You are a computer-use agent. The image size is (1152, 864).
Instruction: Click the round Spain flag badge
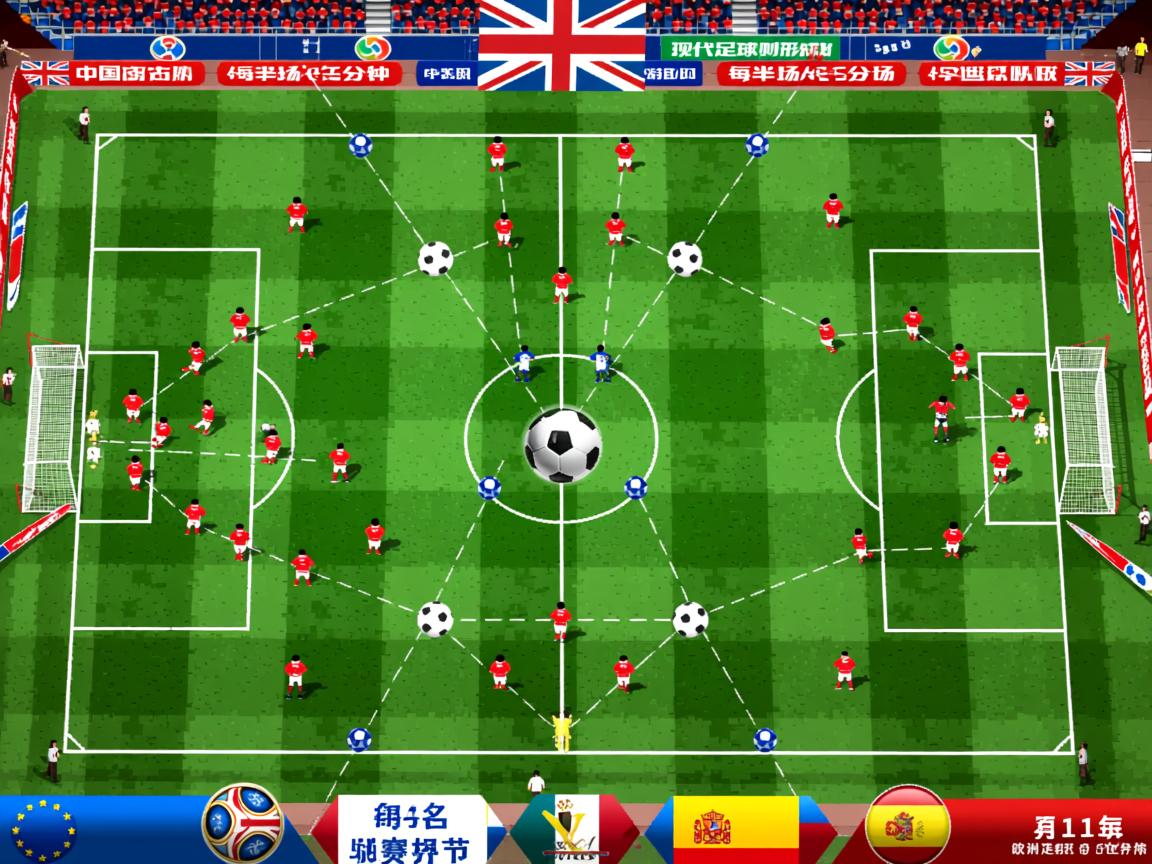[x=906, y=826]
